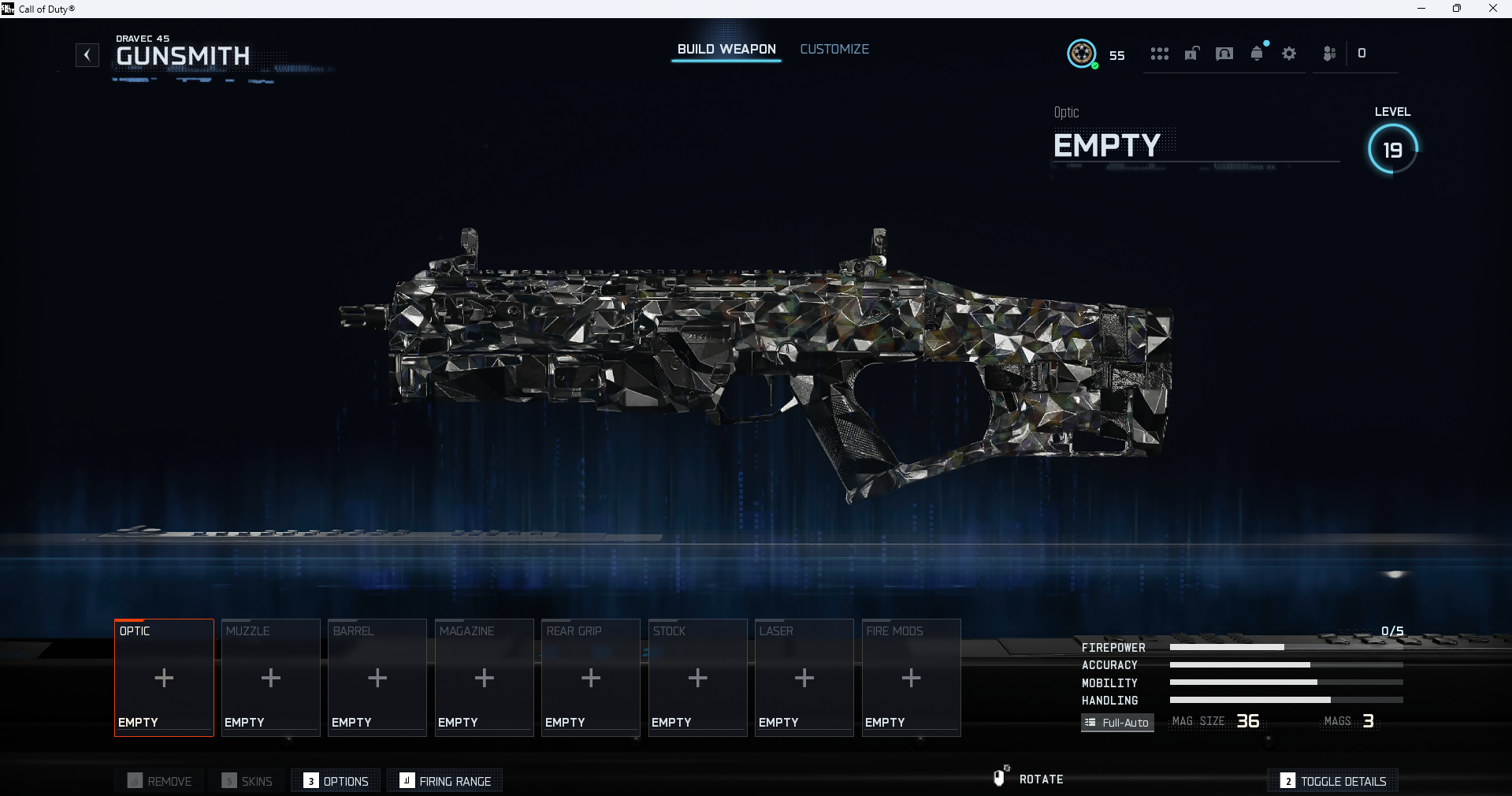Go back using the arrow beside Gunsmith
This screenshot has height=796, width=1512.
coord(87,55)
